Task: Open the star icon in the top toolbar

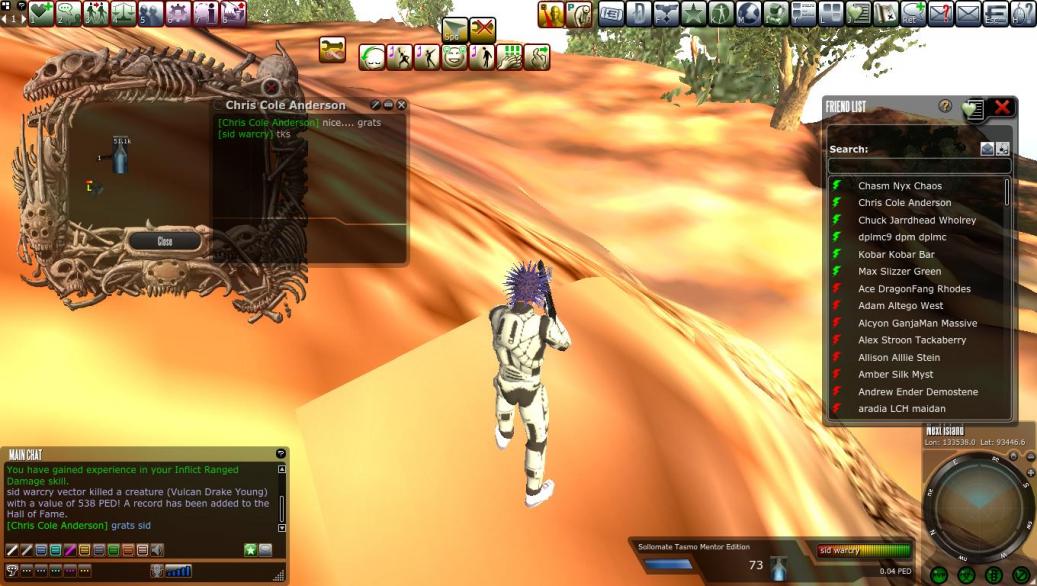Action: click(693, 14)
